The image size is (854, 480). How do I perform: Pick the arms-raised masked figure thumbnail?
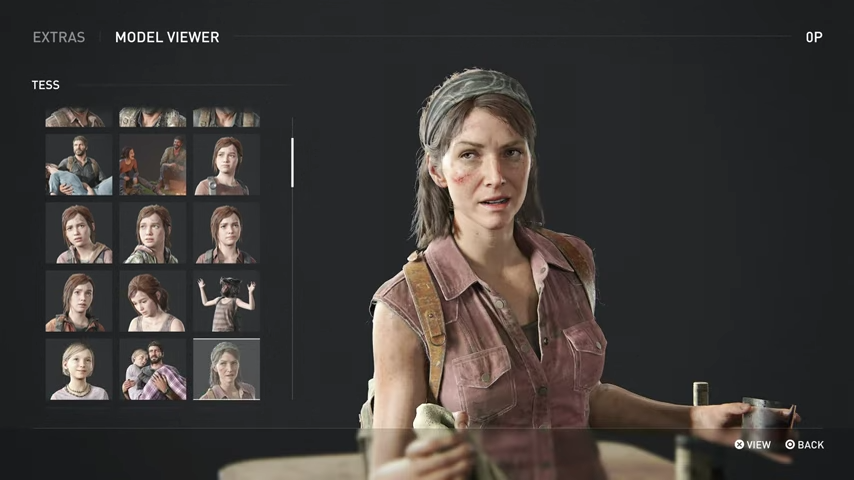[226, 301]
